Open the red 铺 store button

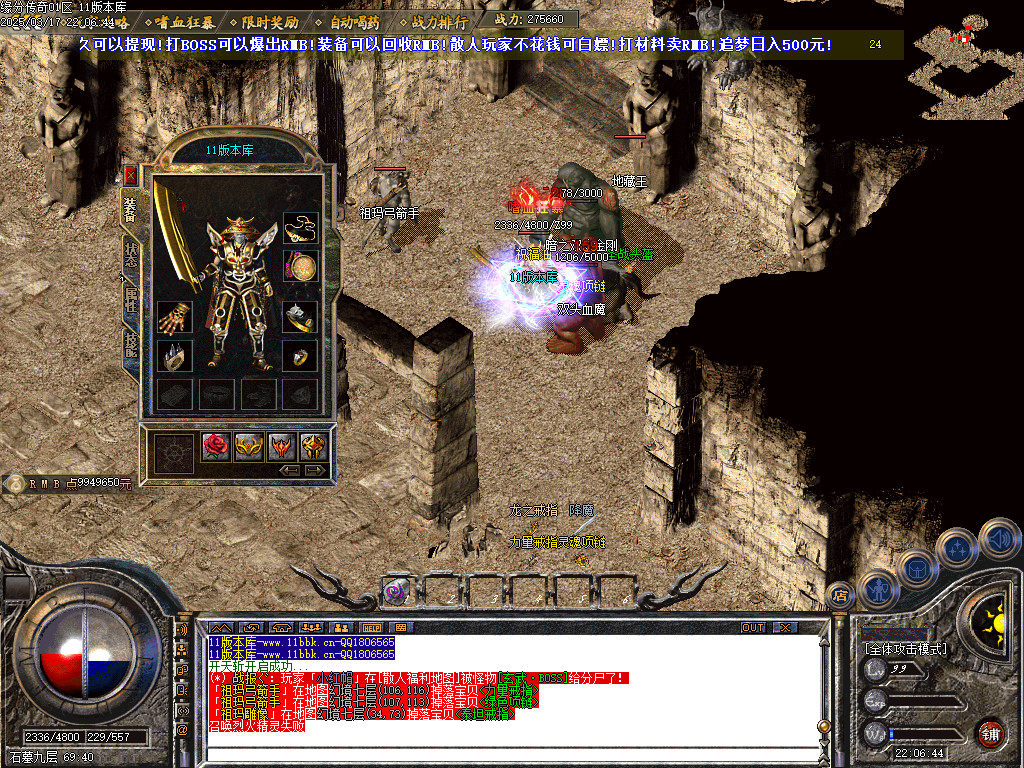pyautogui.click(x=990, y=733)
